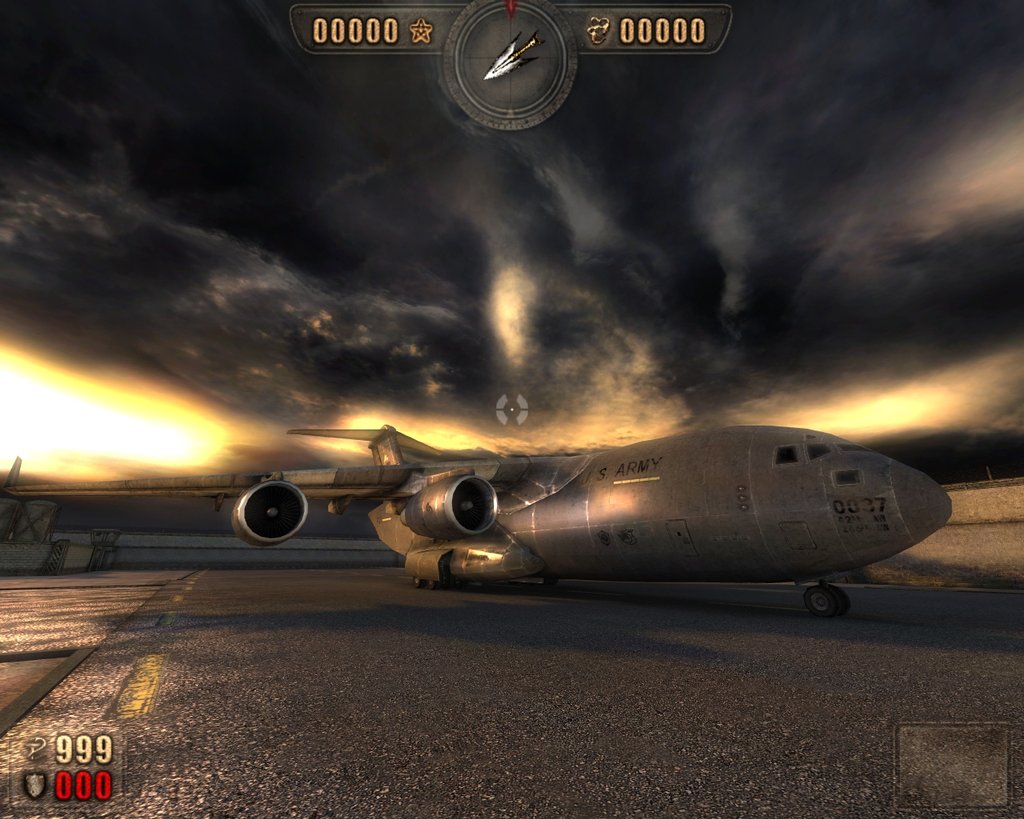Viewport: 1024px width, 819px height.
Task: Select the armor shield icon
Action: (35, 785)
